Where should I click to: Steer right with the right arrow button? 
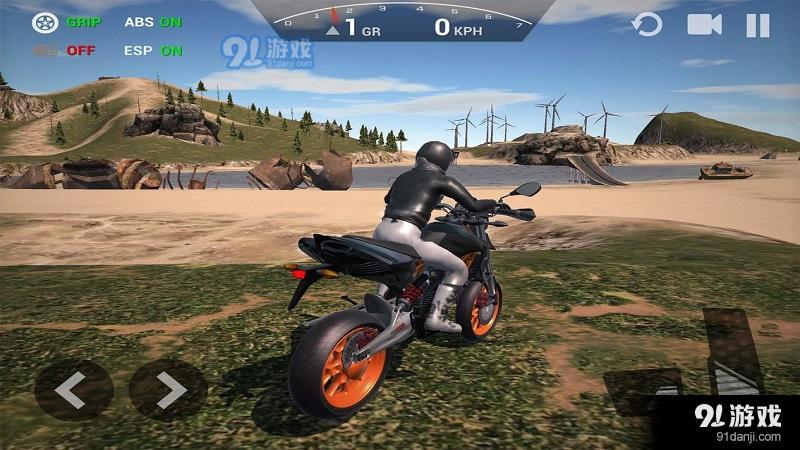pyautogui.click(x=168, y=389)
